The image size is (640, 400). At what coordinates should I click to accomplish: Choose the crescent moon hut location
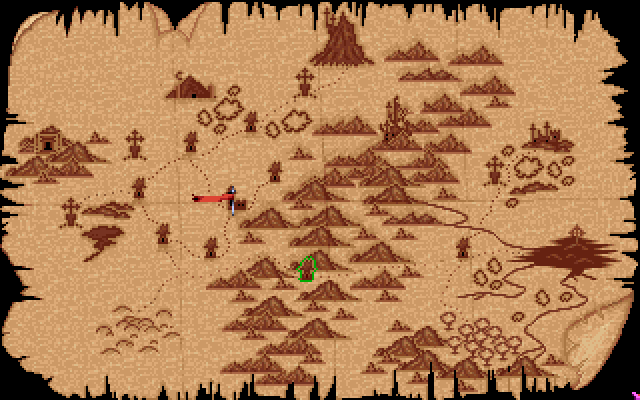click(x=189, y=87)
